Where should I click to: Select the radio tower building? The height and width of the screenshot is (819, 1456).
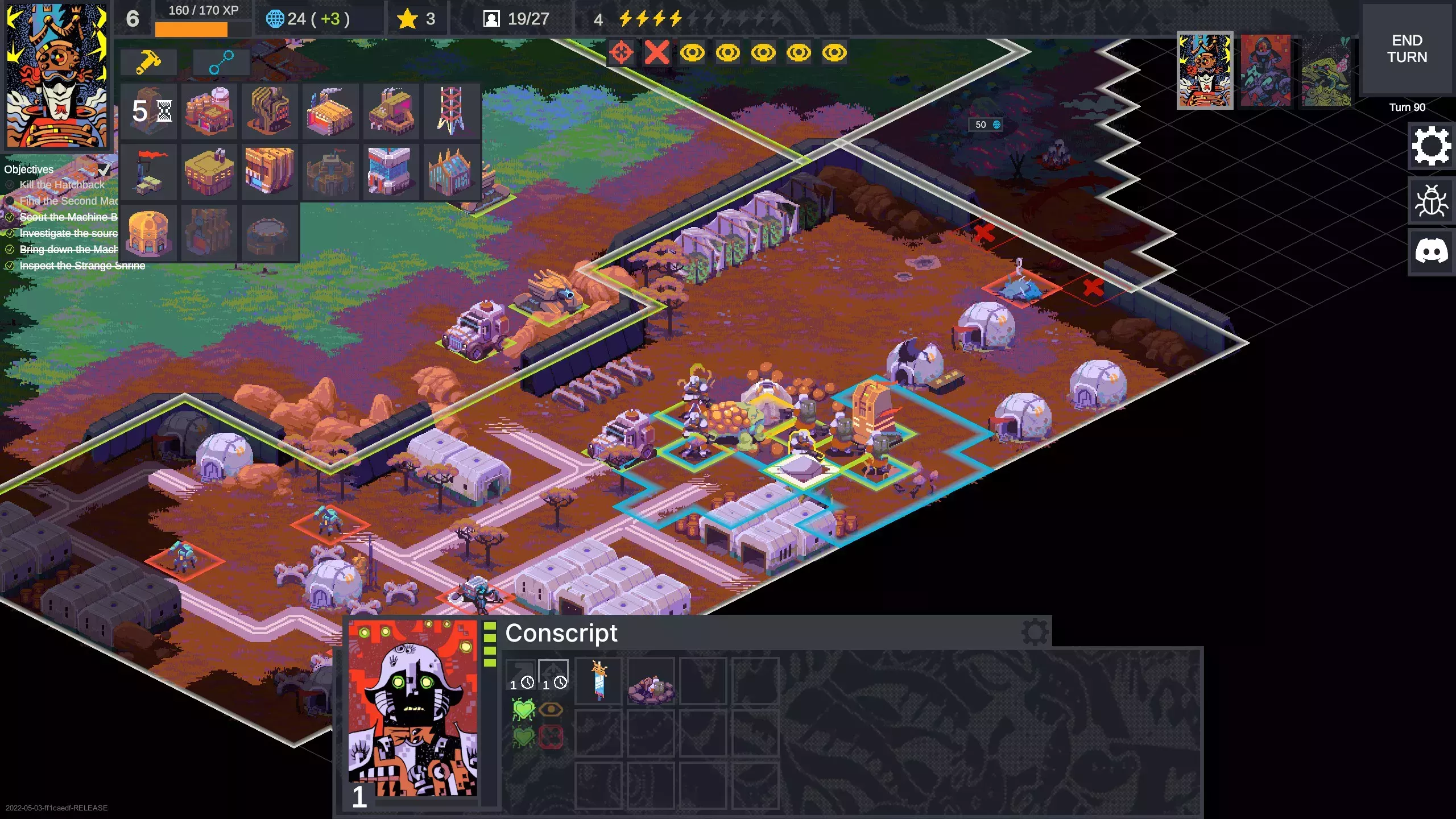point(451,111)
